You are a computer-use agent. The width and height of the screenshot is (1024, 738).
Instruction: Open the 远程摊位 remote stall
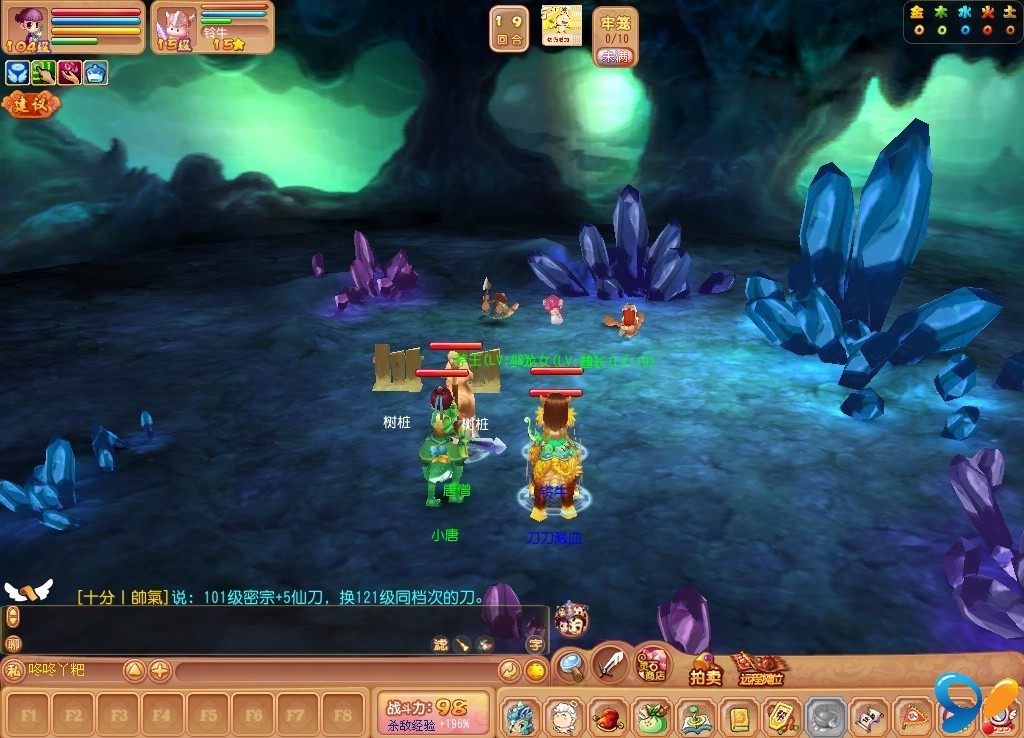tap(758, 670)
